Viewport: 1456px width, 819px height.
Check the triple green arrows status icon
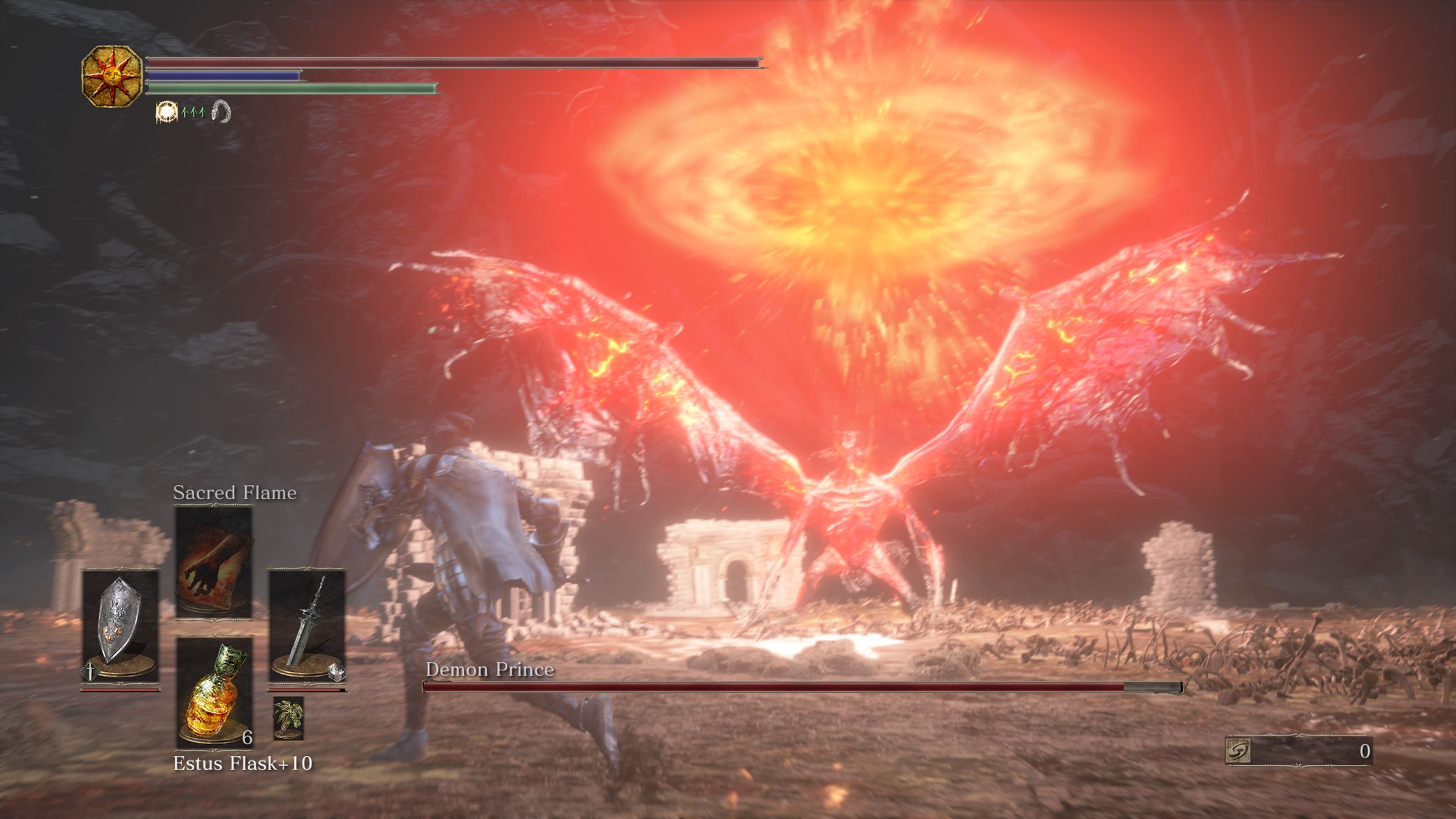193,112
